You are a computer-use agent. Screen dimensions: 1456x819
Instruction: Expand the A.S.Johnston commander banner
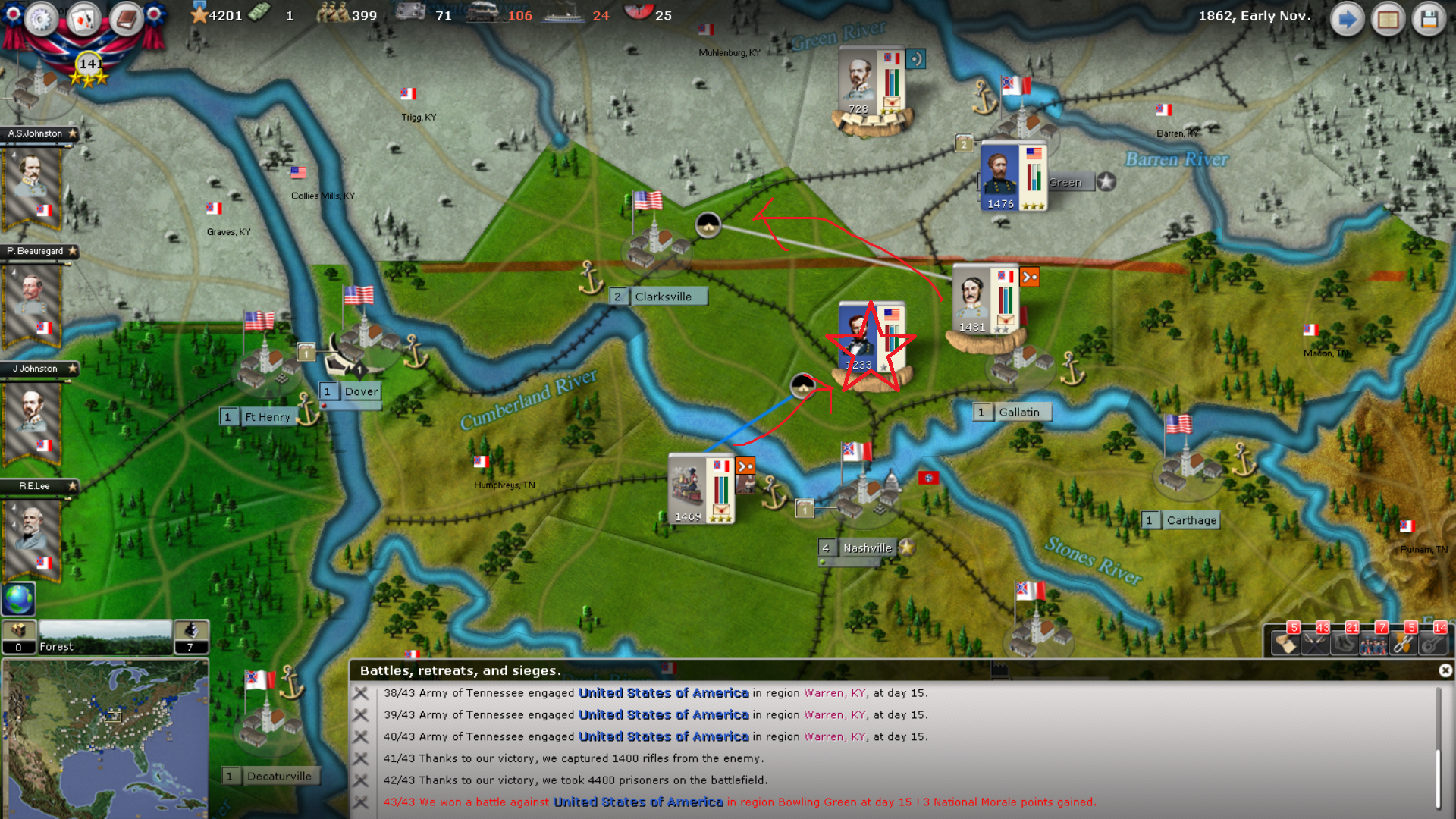35,133
